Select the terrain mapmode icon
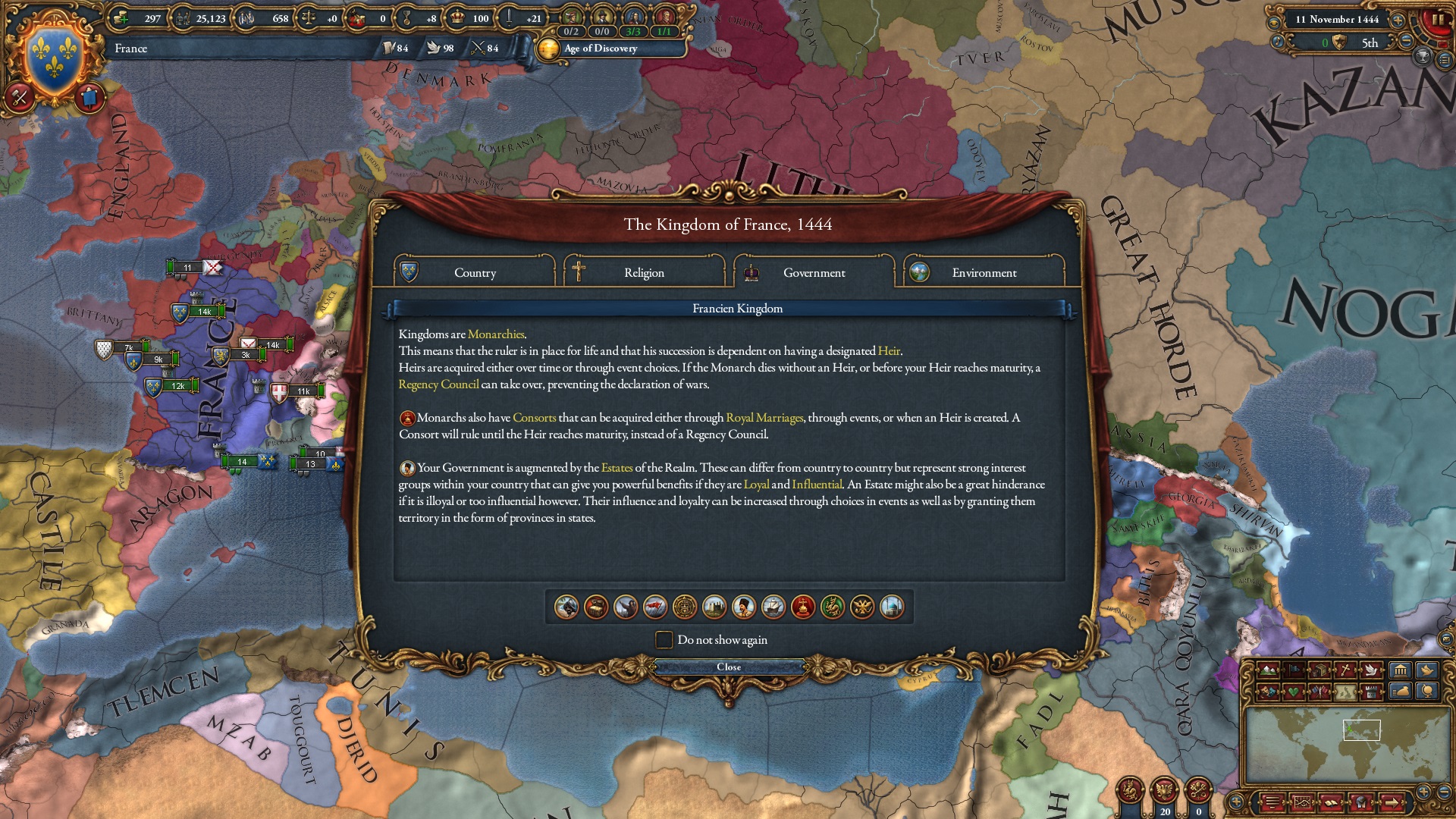The height and width of the screenshot is (819, 1456). [1269, 669]
